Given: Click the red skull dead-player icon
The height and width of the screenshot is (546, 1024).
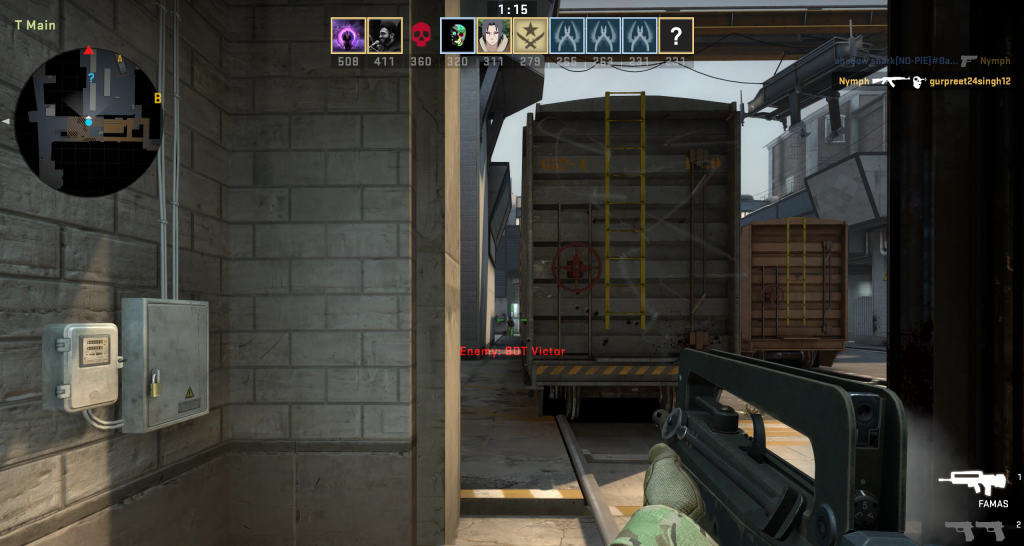Looking at the screenshot, I should click(421, 36).
